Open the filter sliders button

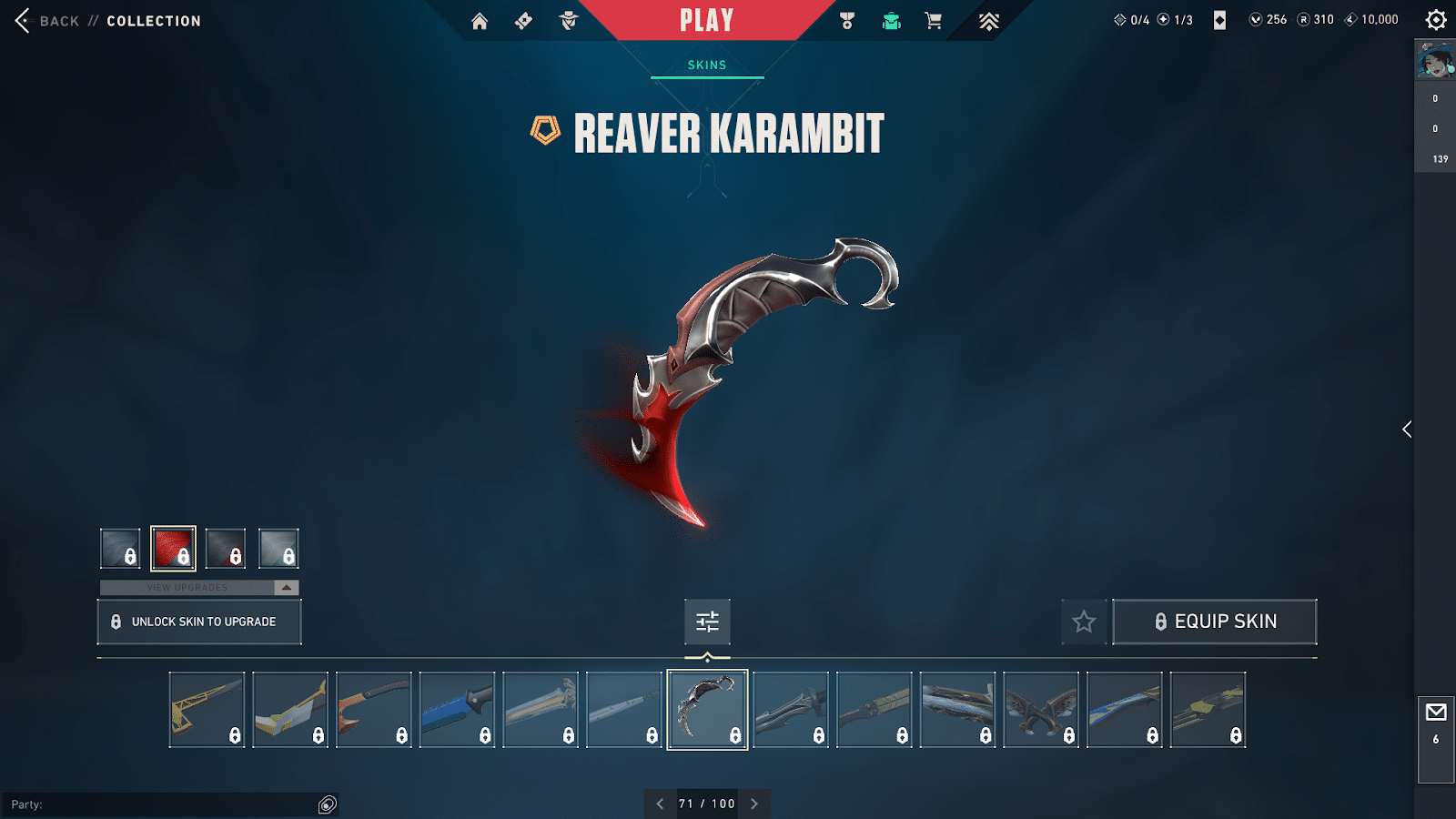point(707,622)
